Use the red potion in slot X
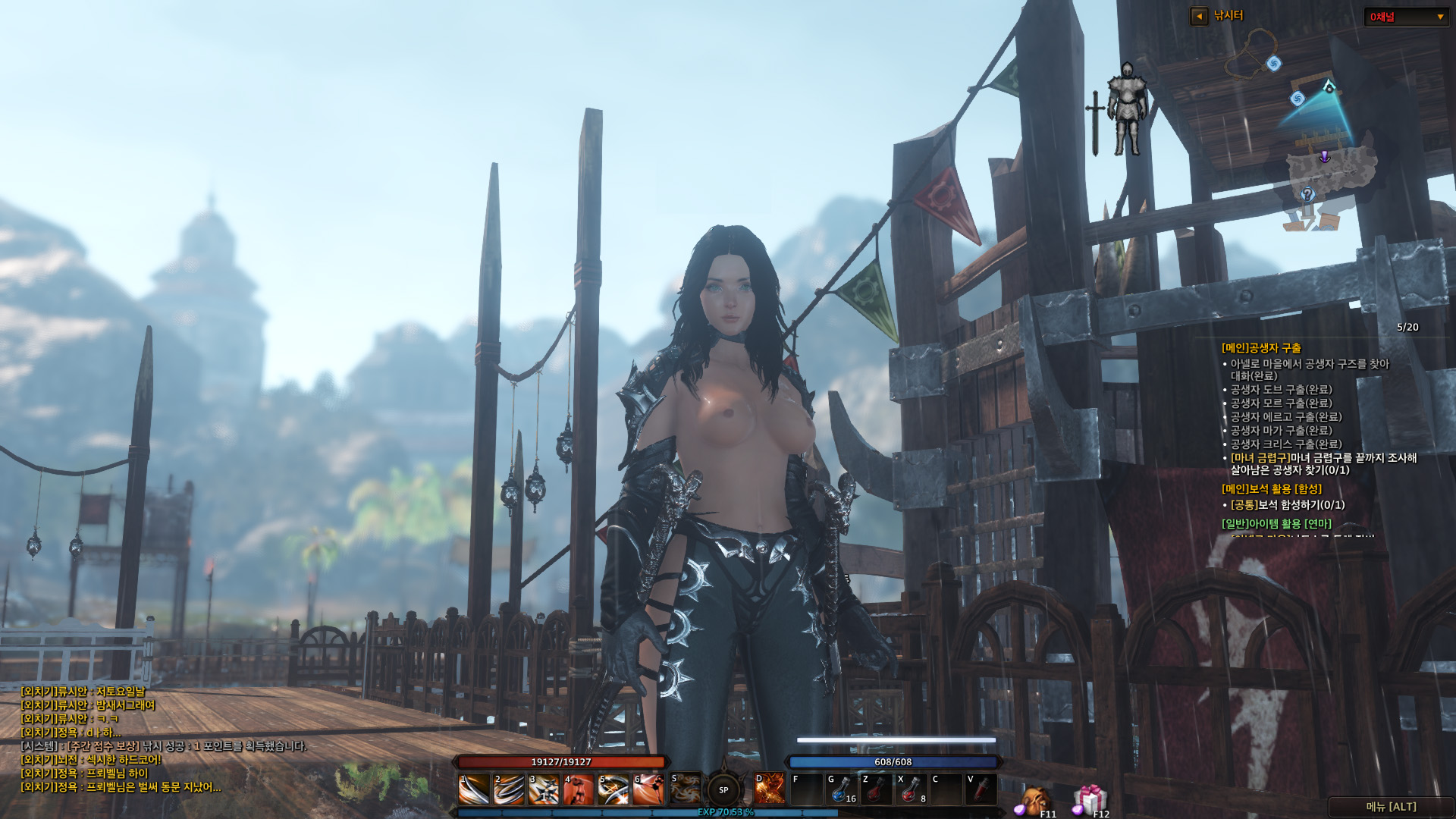This screenshot has height=819, width=1456. pos(911,789)
